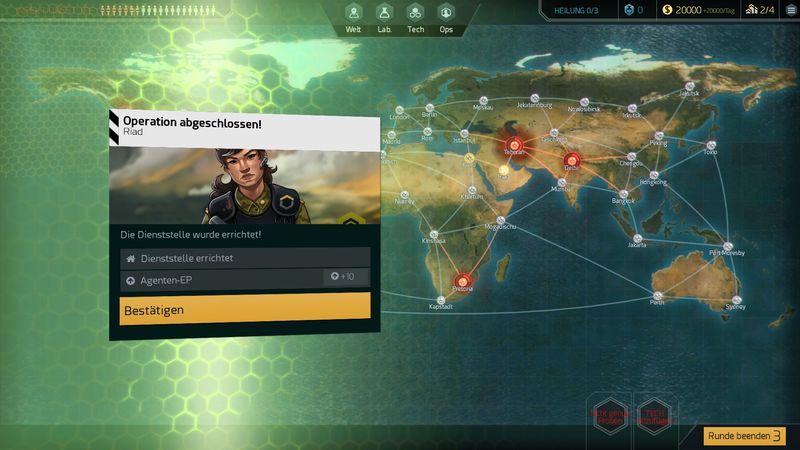The width and height of the screenshot is (800, 450).
Task: End the round with Runde beenden
Action: (x=745, y=436)
